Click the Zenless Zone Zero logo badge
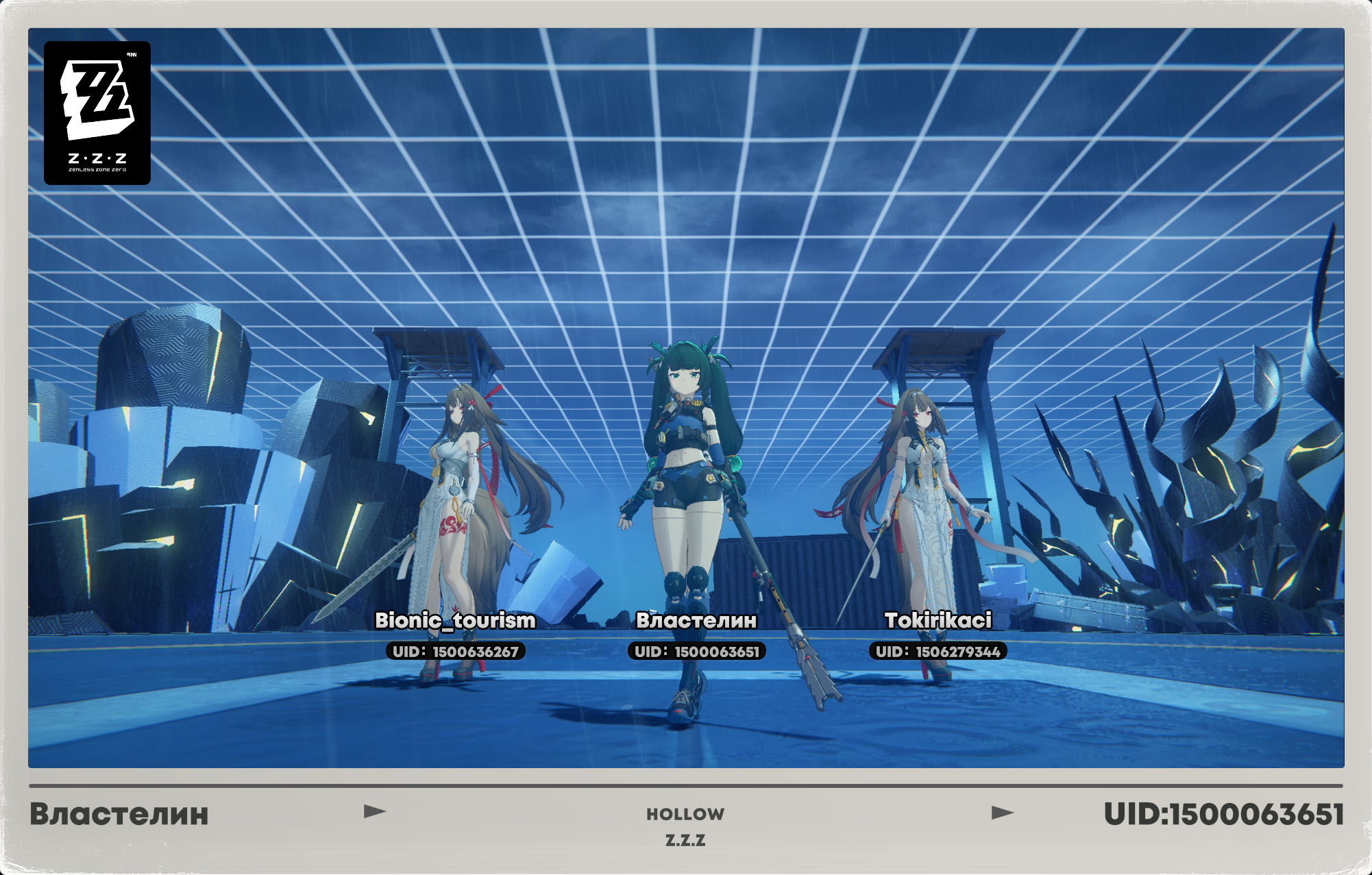The width and height of the screenshot is (1372, 875). (x=97, y=113)
